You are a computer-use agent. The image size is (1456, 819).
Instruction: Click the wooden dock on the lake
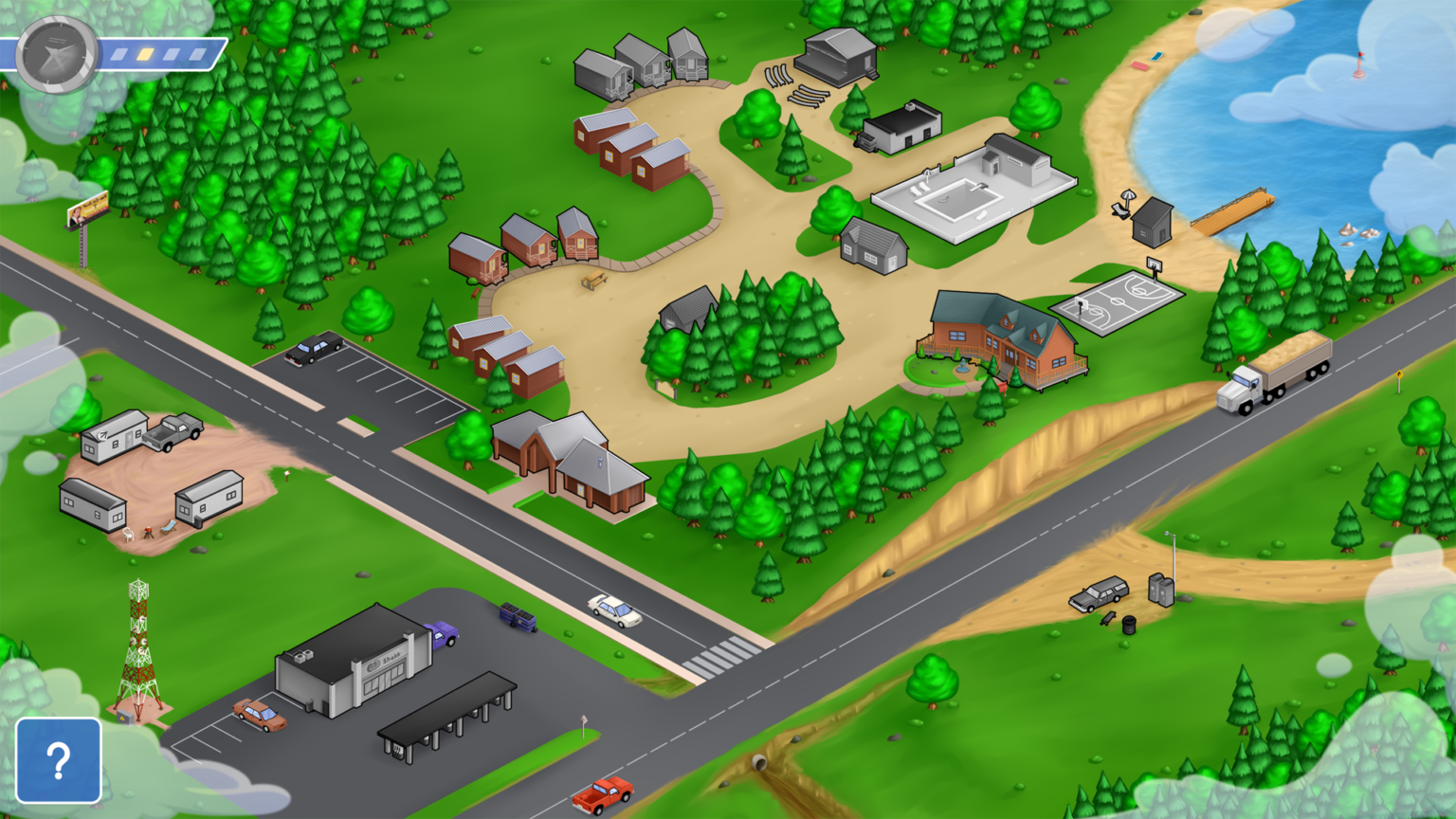pos(1232,210)
